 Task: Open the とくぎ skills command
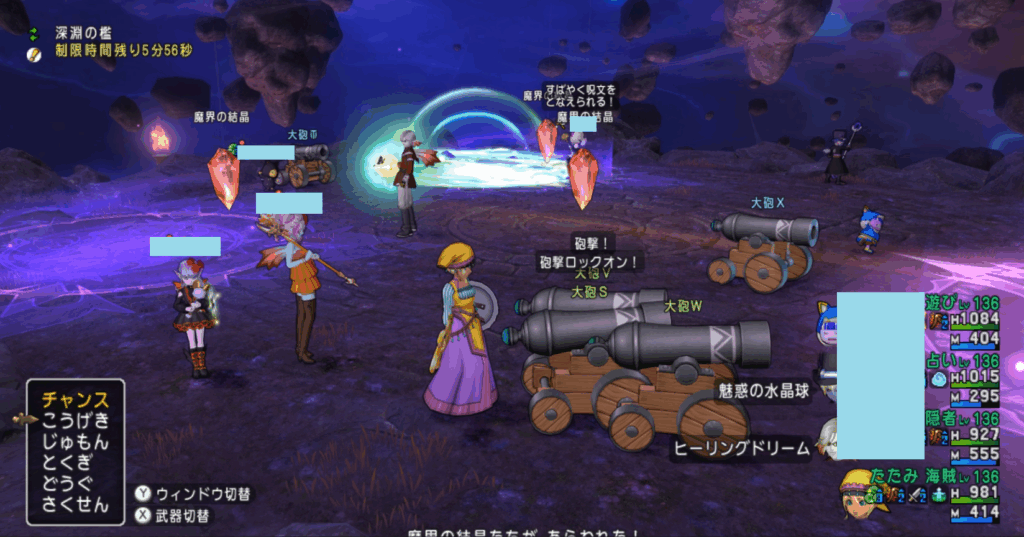coord(75,463)
